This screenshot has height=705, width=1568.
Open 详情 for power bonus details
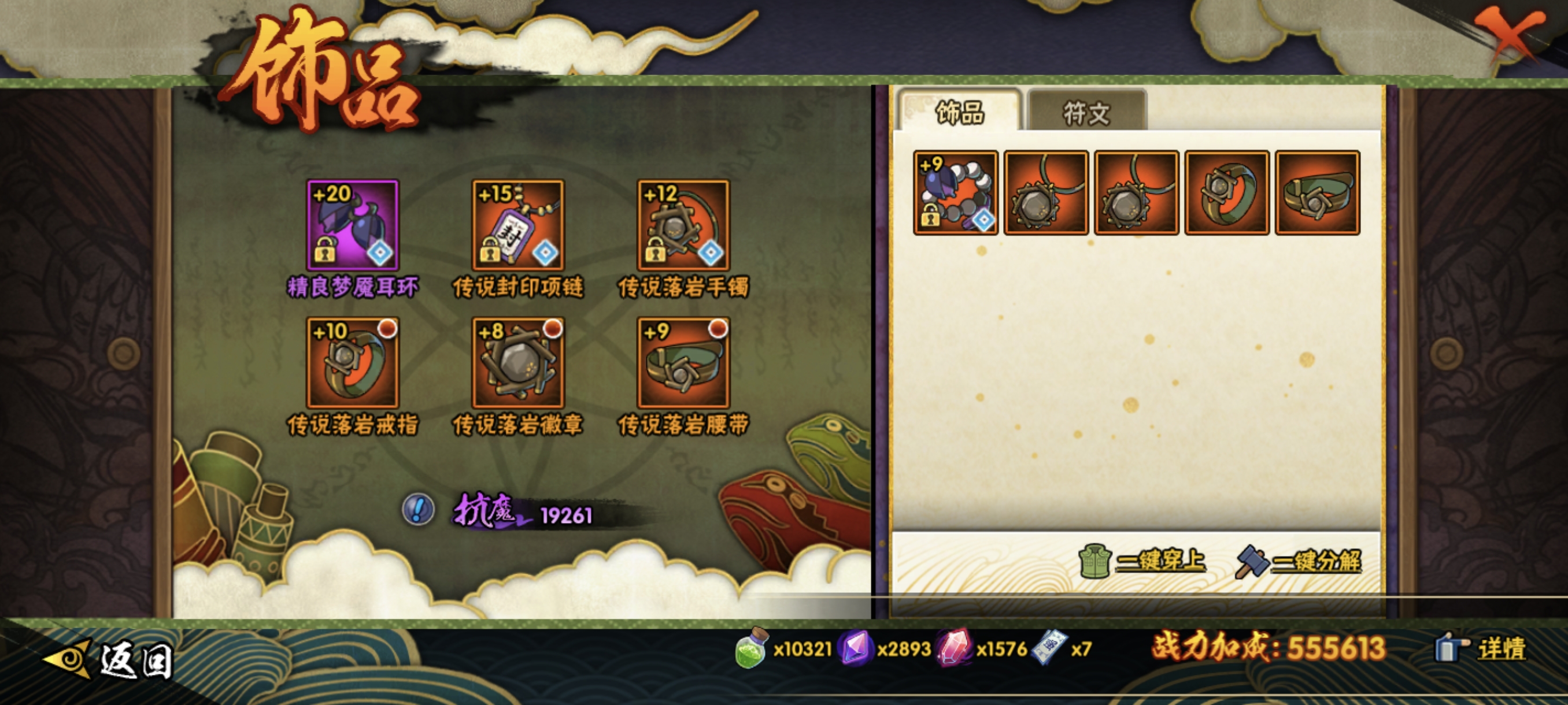coord(1482,648)
